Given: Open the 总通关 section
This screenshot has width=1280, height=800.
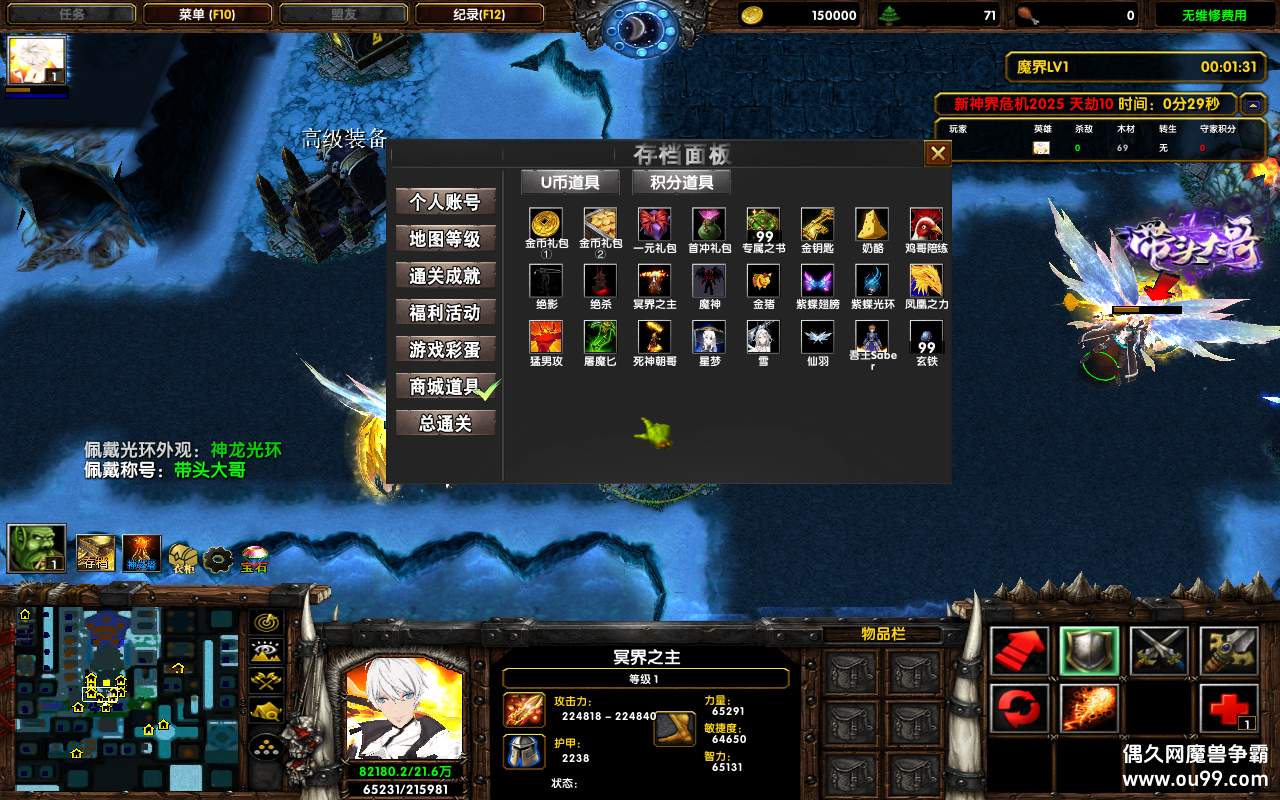Looking at the screenshot, I should tap(445, 424).
